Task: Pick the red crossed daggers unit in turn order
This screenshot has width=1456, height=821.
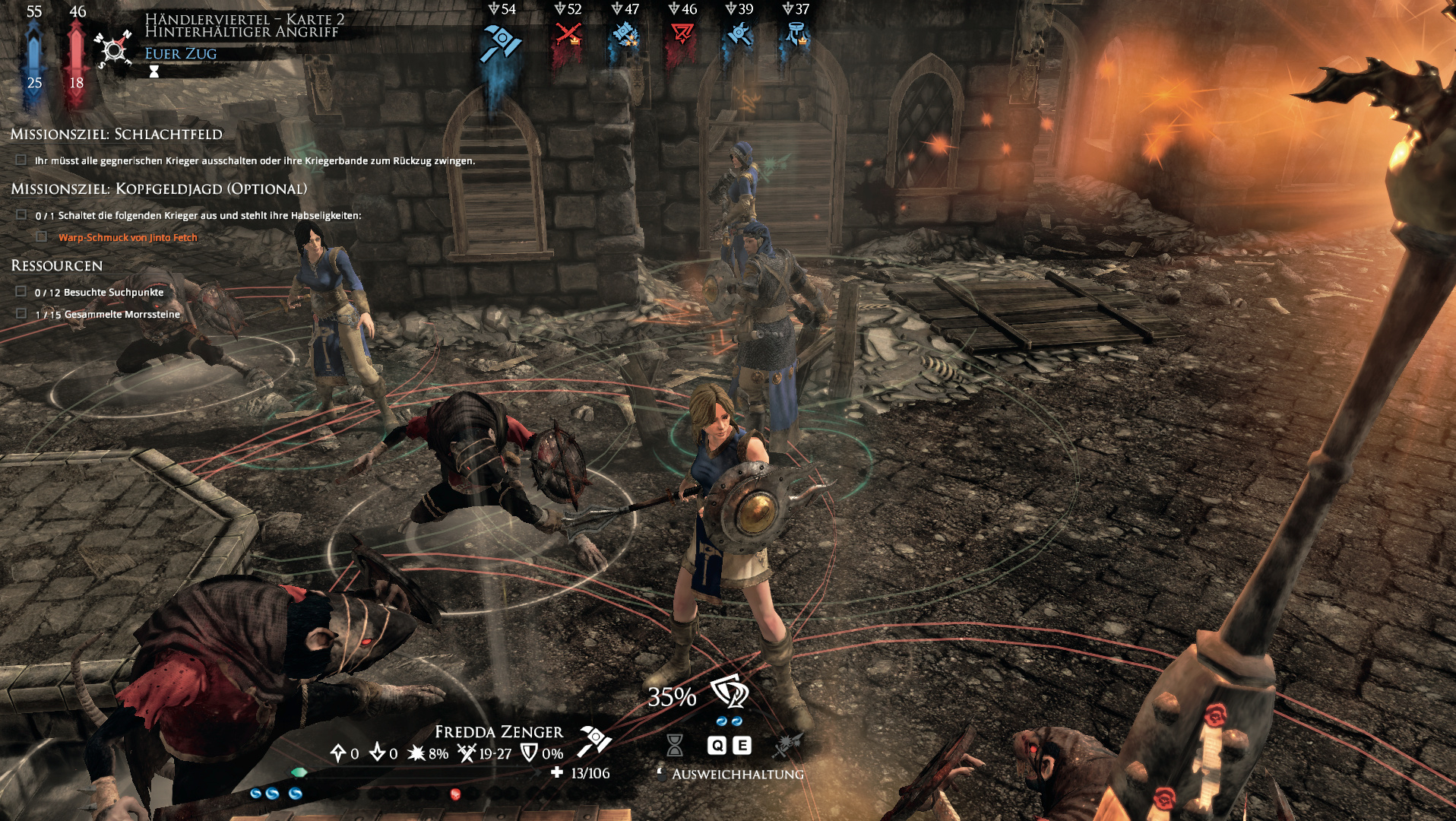Action: coord(568,35)
